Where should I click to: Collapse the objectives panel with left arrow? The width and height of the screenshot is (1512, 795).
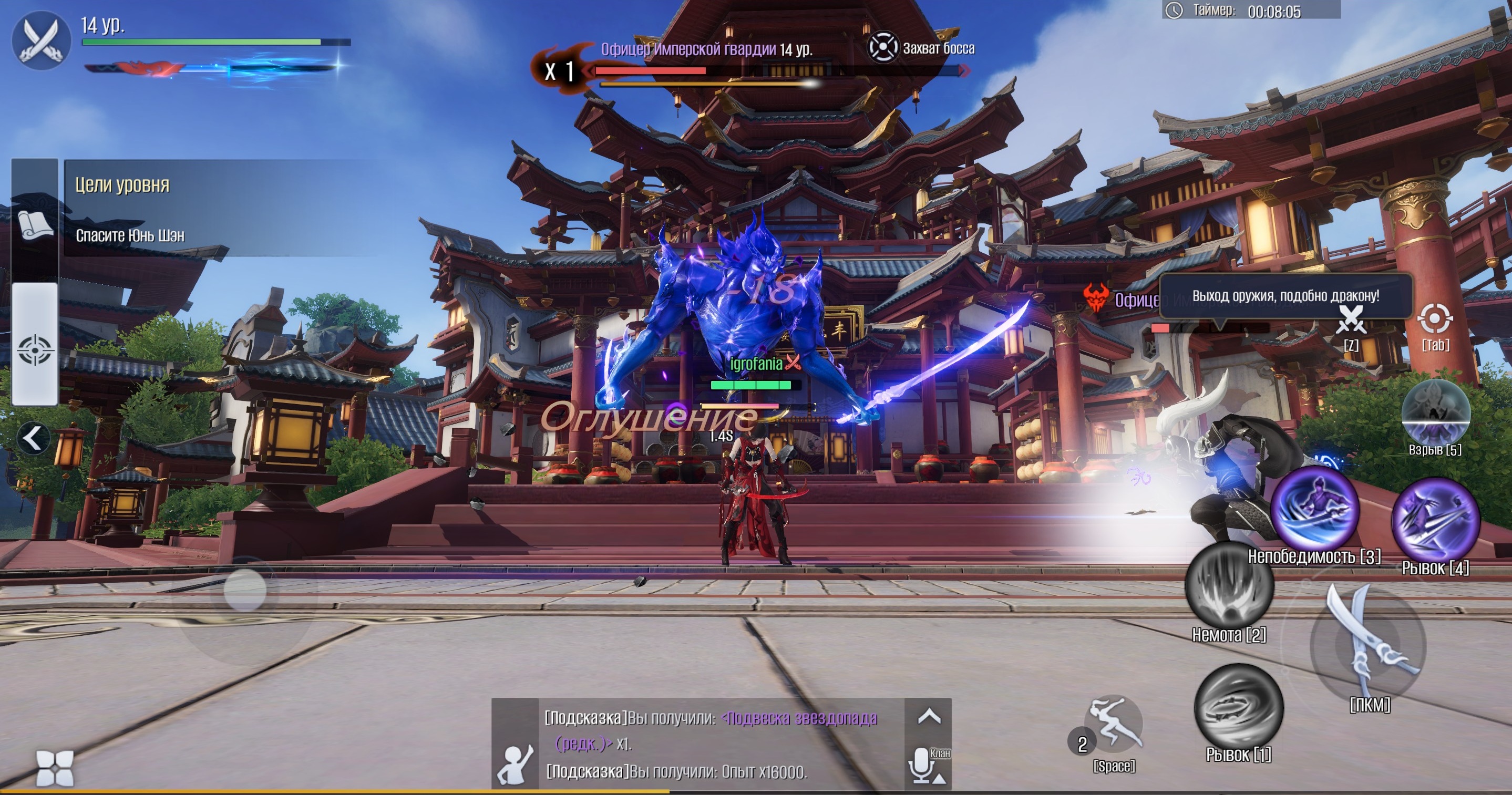32,438
